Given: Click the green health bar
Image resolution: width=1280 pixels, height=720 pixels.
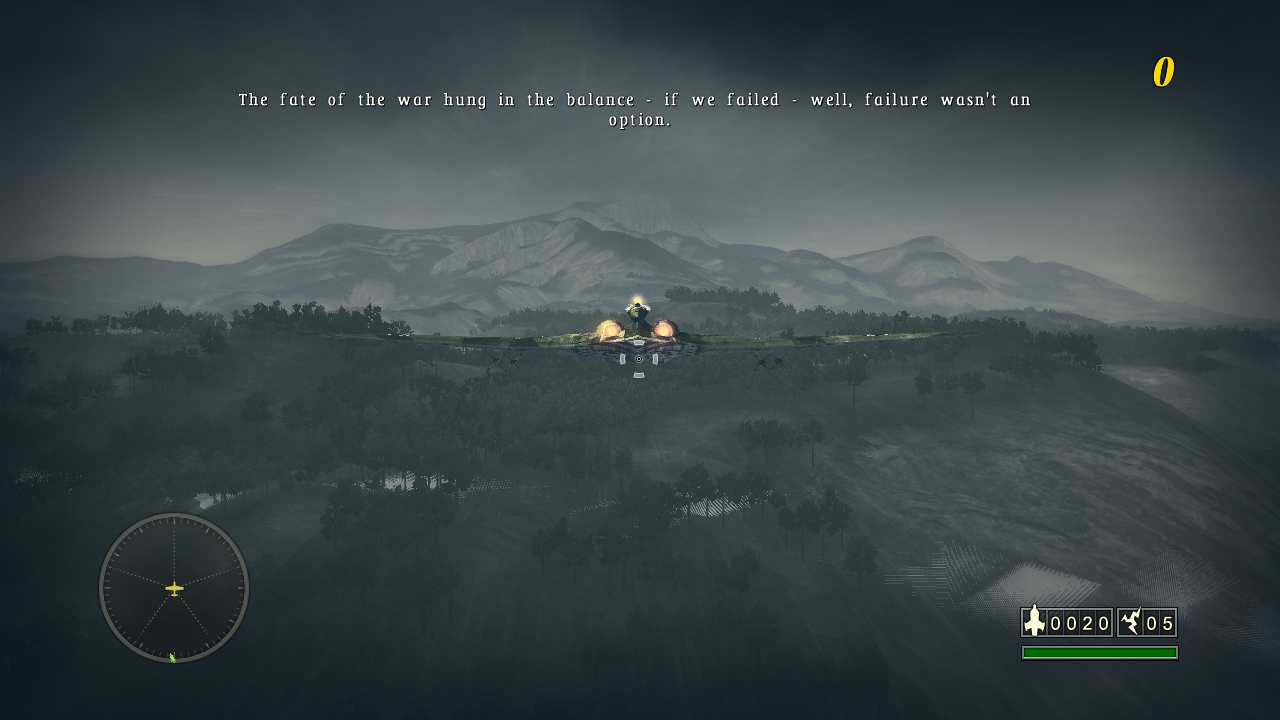Looking at the screenshot, I should tap(1098, 652).
